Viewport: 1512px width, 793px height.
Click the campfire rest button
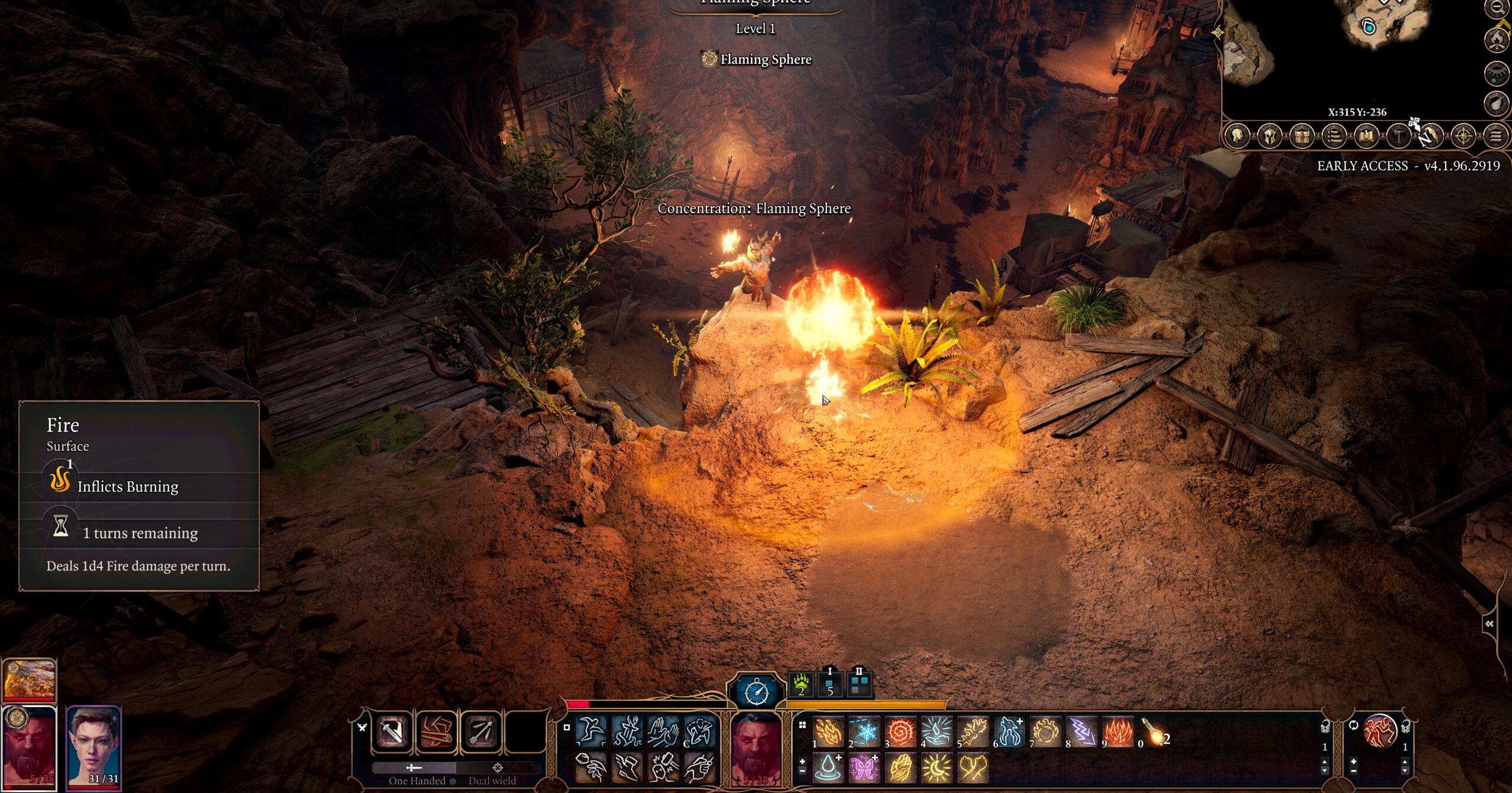click(x=1497, y=40)
